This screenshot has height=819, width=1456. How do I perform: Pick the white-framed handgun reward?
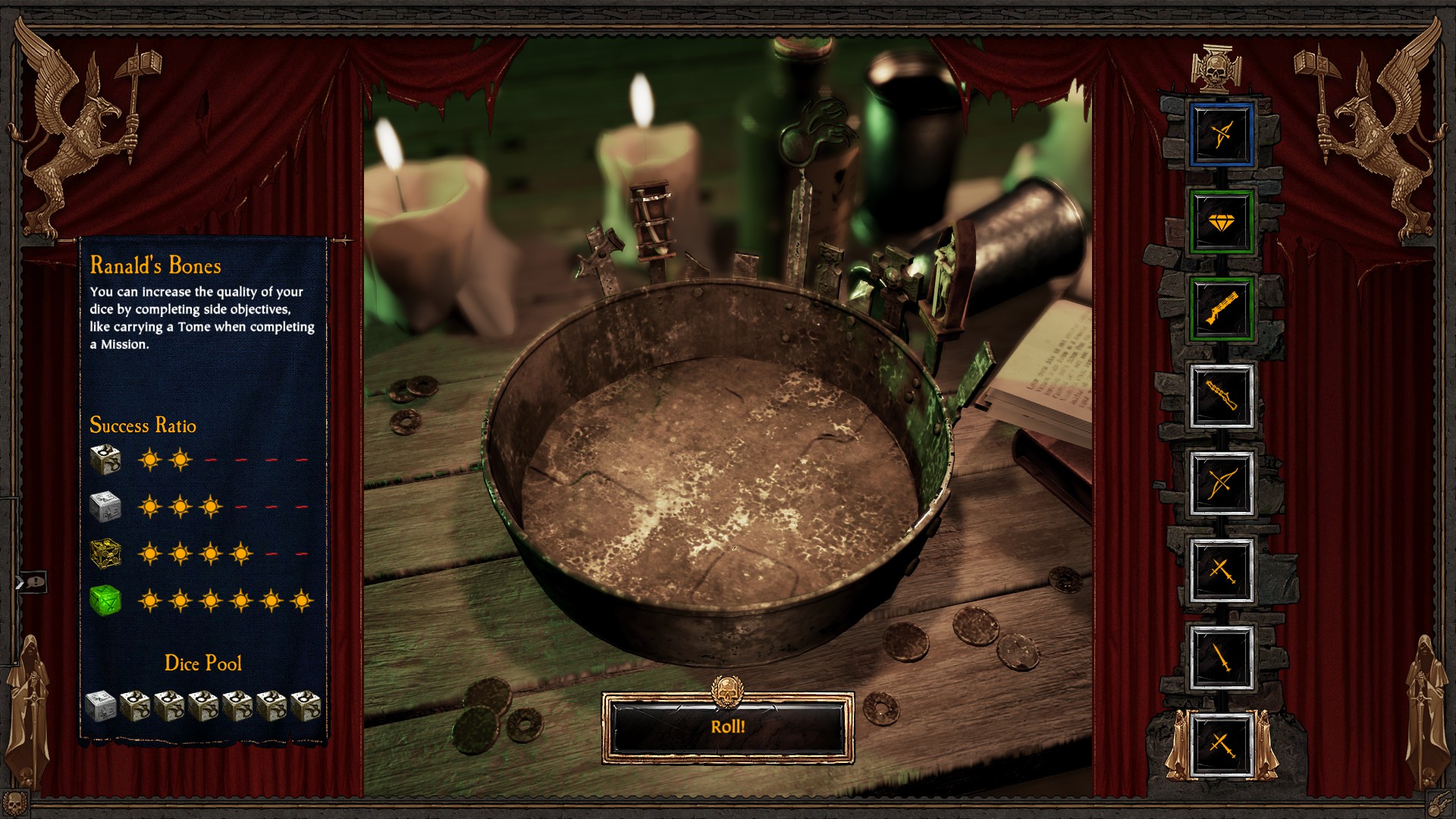(x=1221, y=396)
